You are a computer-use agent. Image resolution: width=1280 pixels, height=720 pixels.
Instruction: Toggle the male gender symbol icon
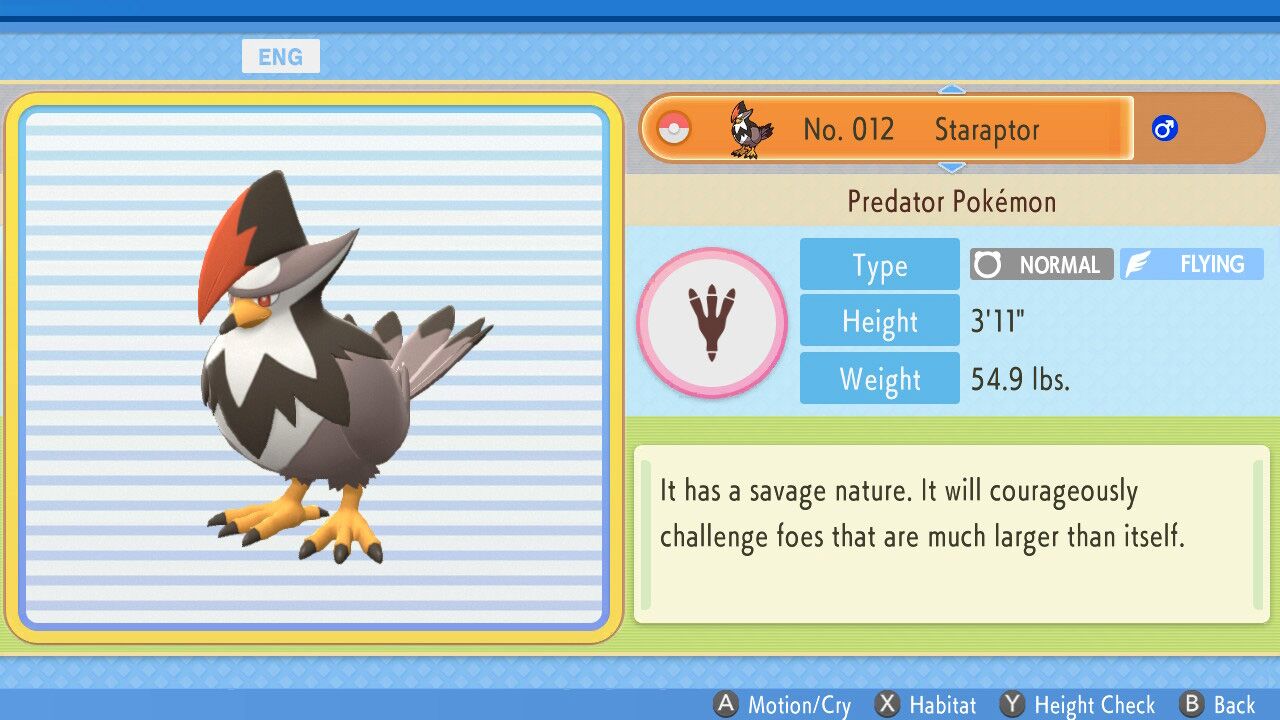click(1164, 129)
